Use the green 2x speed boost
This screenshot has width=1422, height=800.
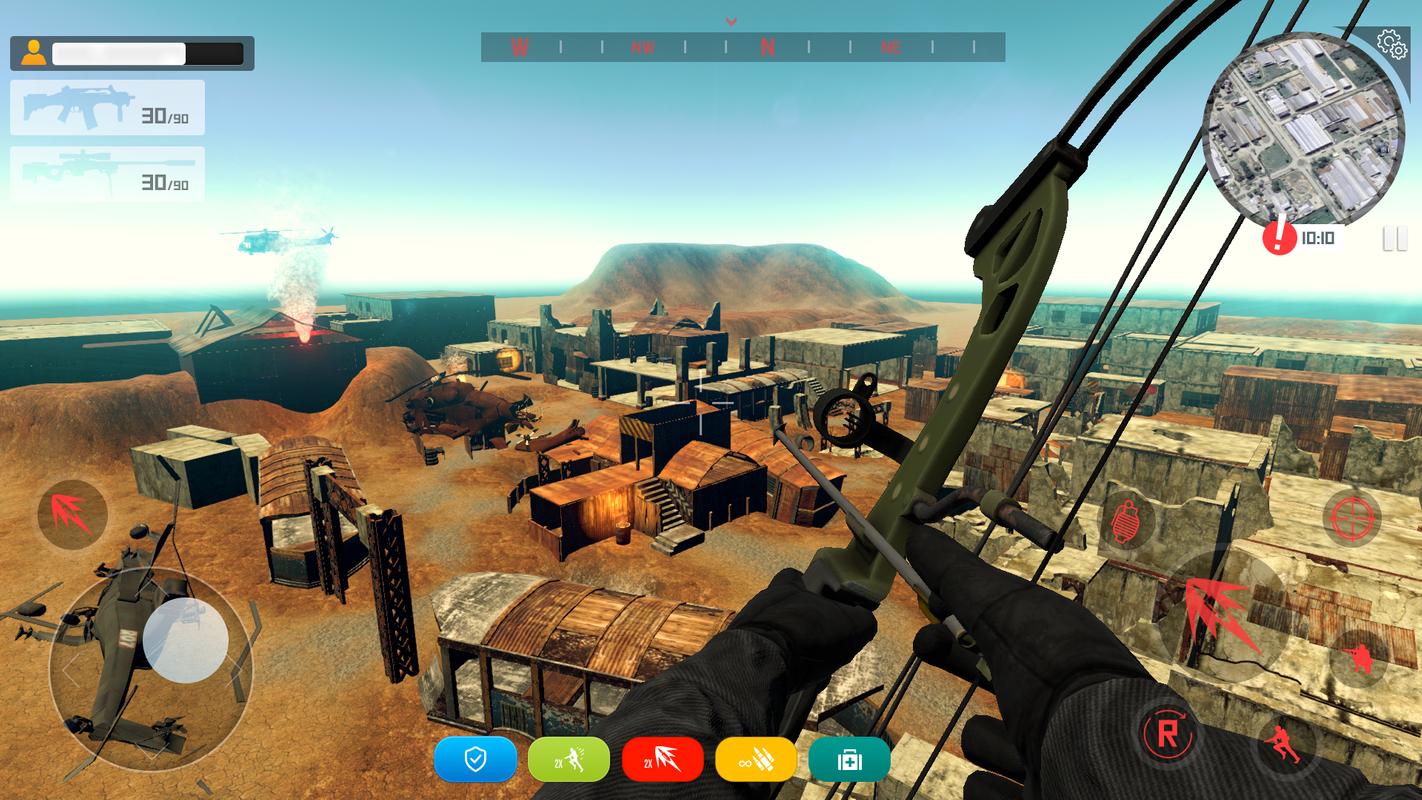click(568, 759)
